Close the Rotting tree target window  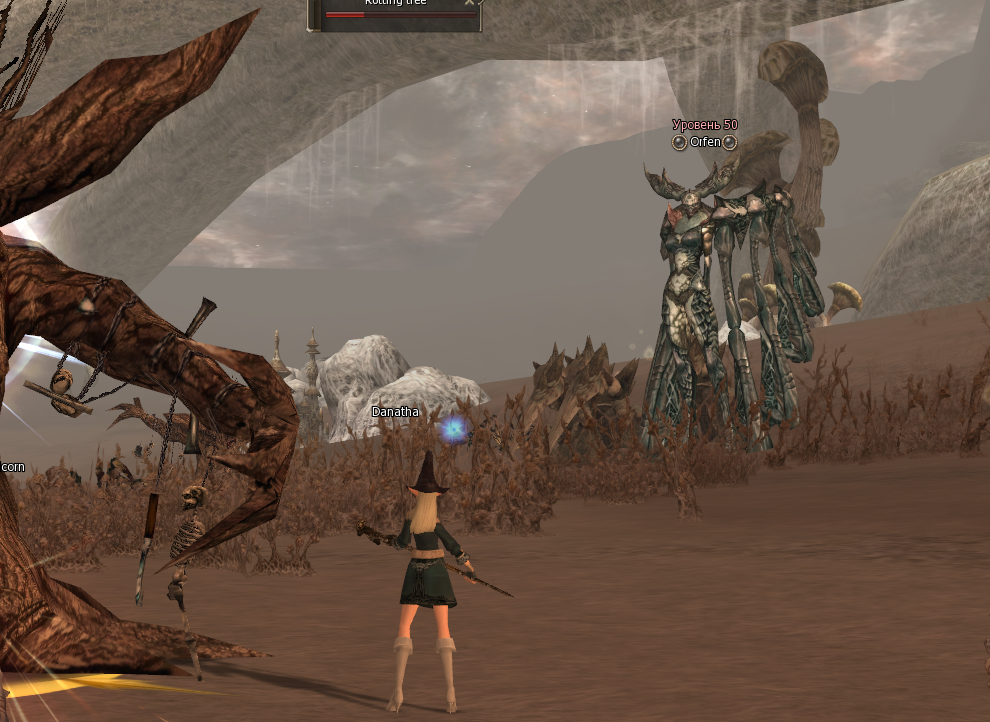(x=470, y=3)
